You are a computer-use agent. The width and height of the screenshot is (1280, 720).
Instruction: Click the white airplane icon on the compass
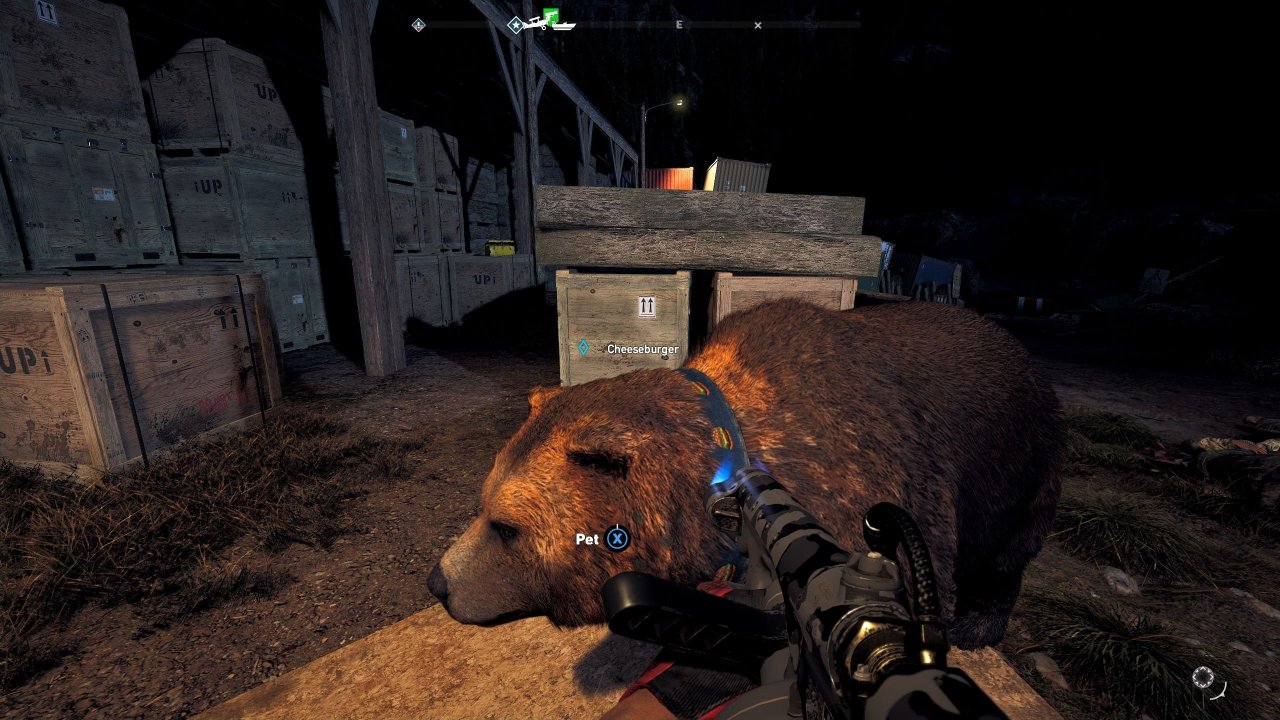536,24
